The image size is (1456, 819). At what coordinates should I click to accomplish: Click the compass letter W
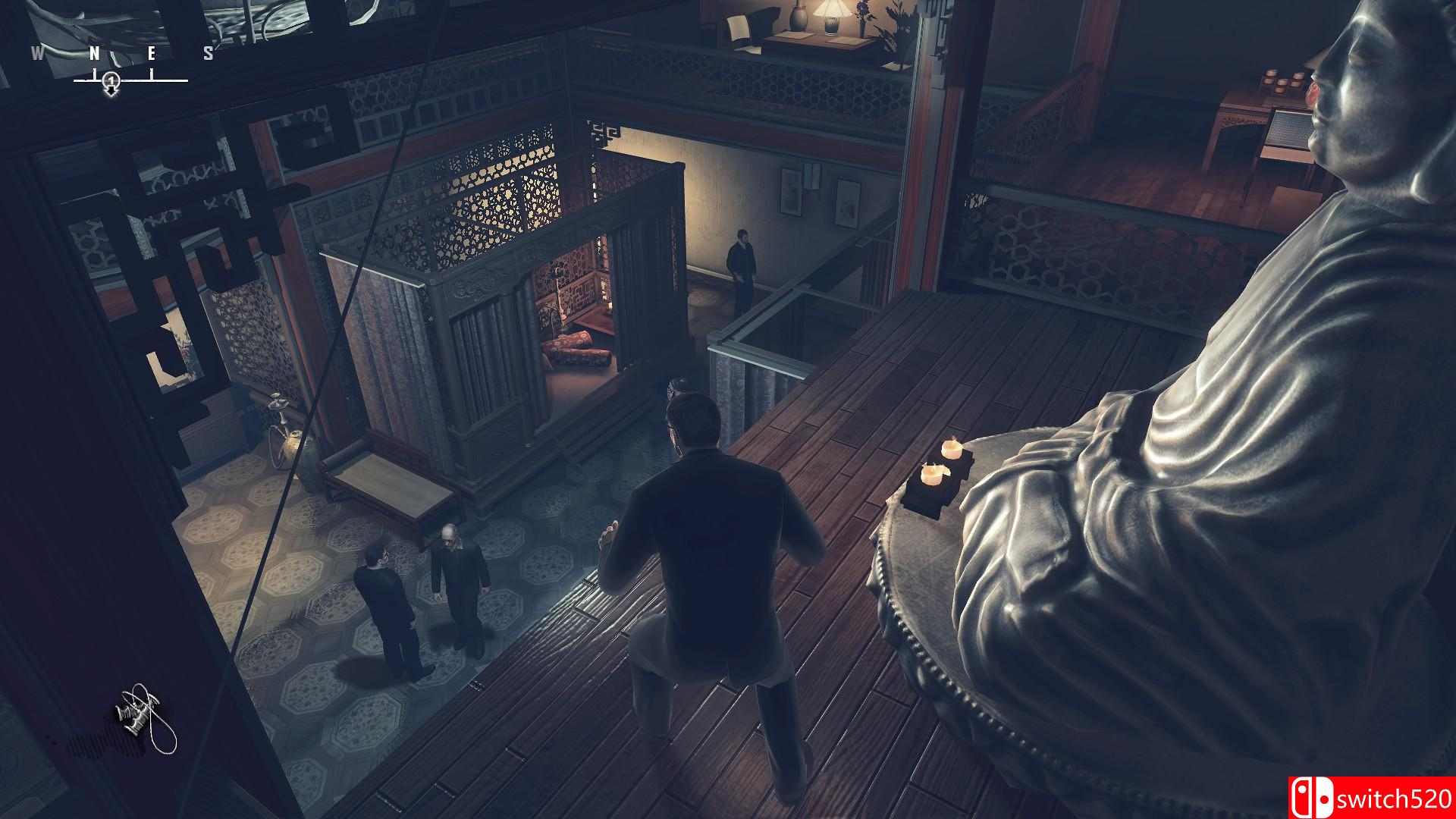[x=36, y=53]
